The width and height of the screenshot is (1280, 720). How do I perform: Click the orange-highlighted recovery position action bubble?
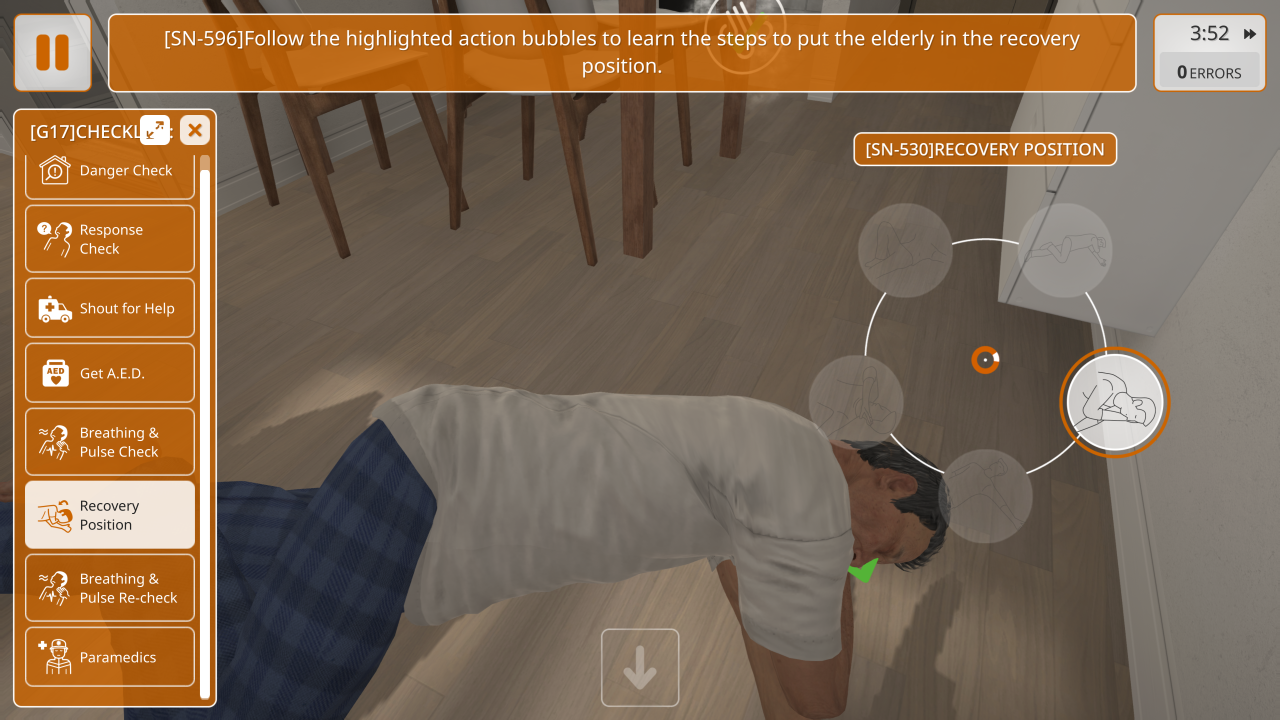pyautogui.click(x=1114, y=403)
